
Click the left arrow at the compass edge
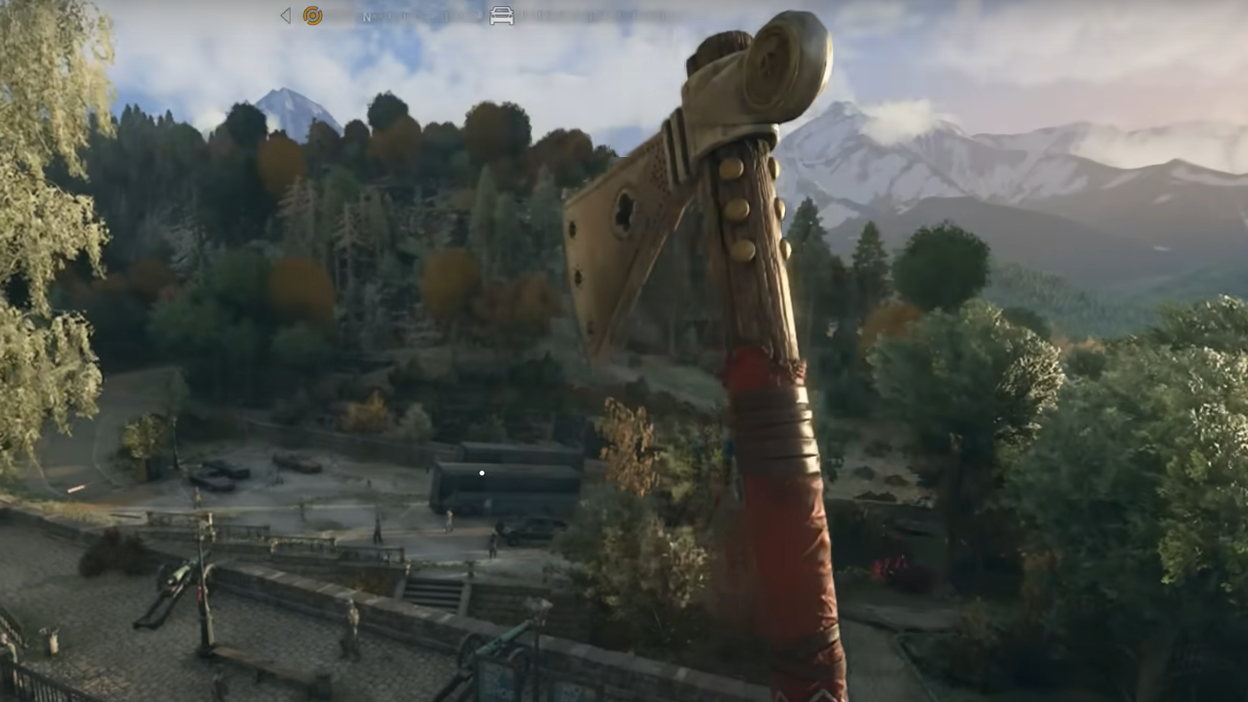pyautogui.click(x=286, y=15)
